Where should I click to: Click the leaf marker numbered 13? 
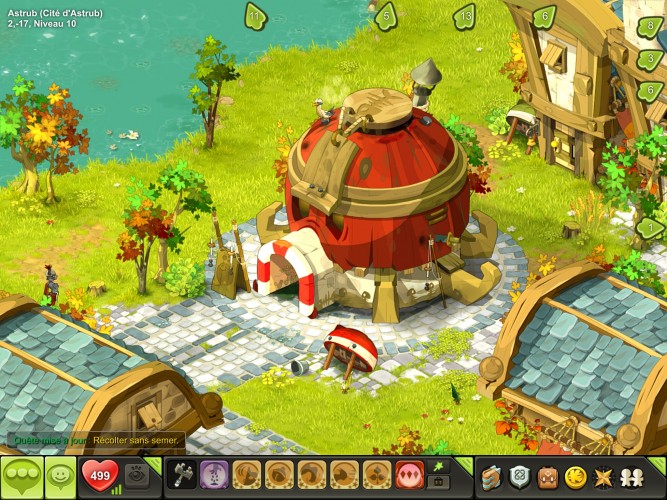point(464,16)
